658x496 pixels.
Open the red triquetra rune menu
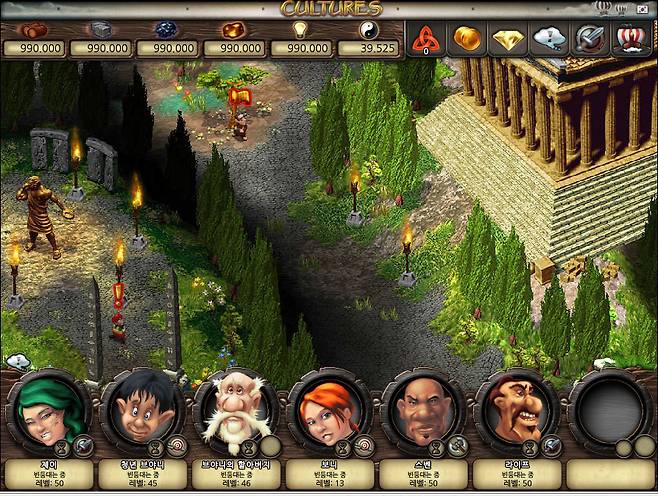426,39
